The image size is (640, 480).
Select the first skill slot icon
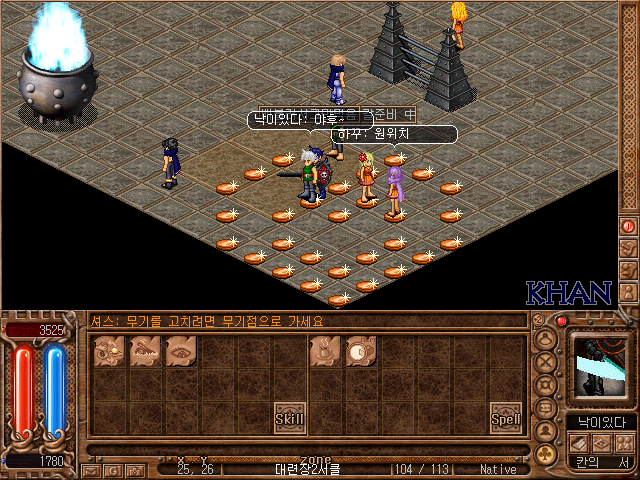point(110,350)
